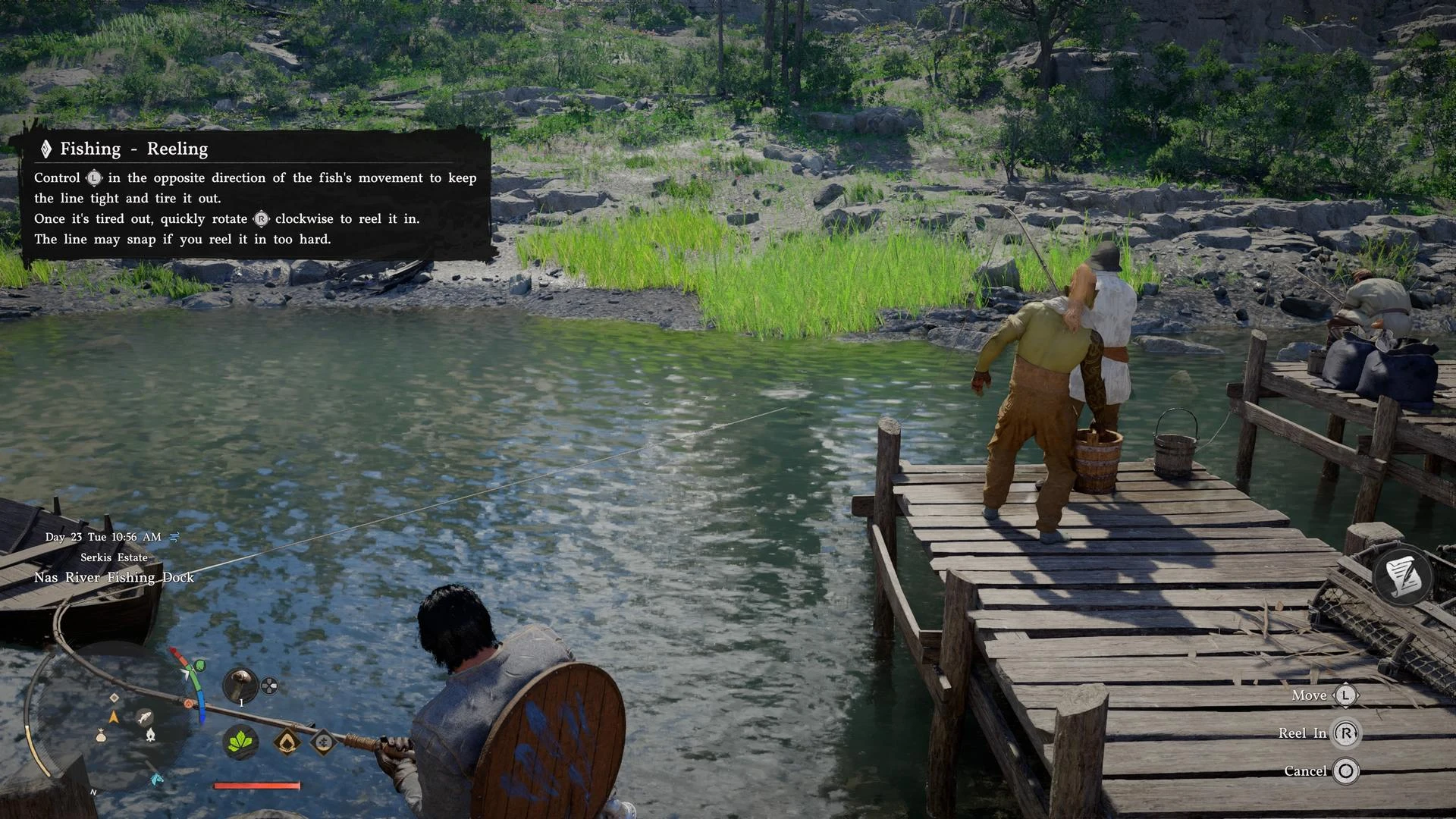Click the blue horse marker on minimap

[157, 779]
